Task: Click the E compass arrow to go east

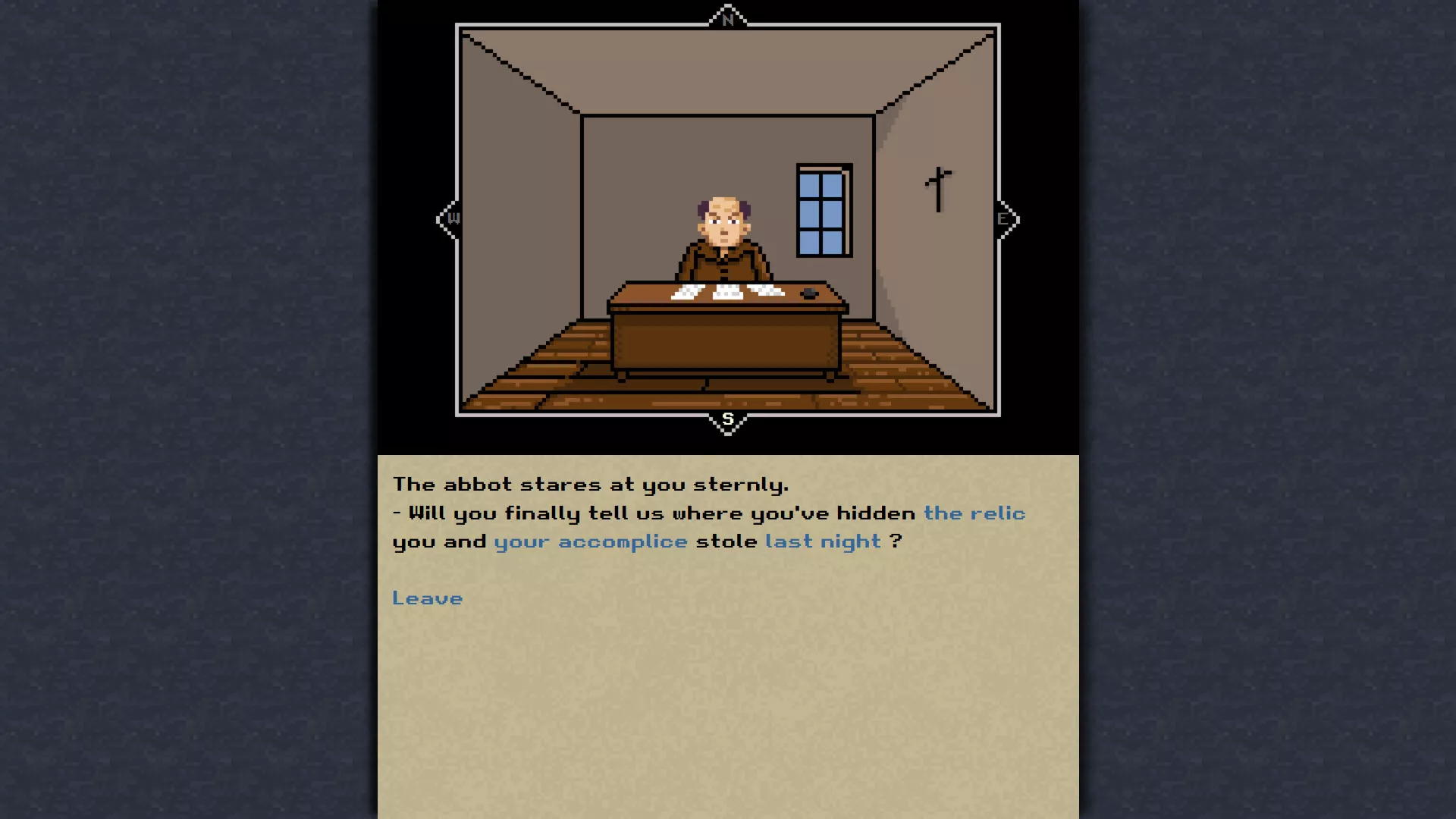Action: (x=1003, y=218)
